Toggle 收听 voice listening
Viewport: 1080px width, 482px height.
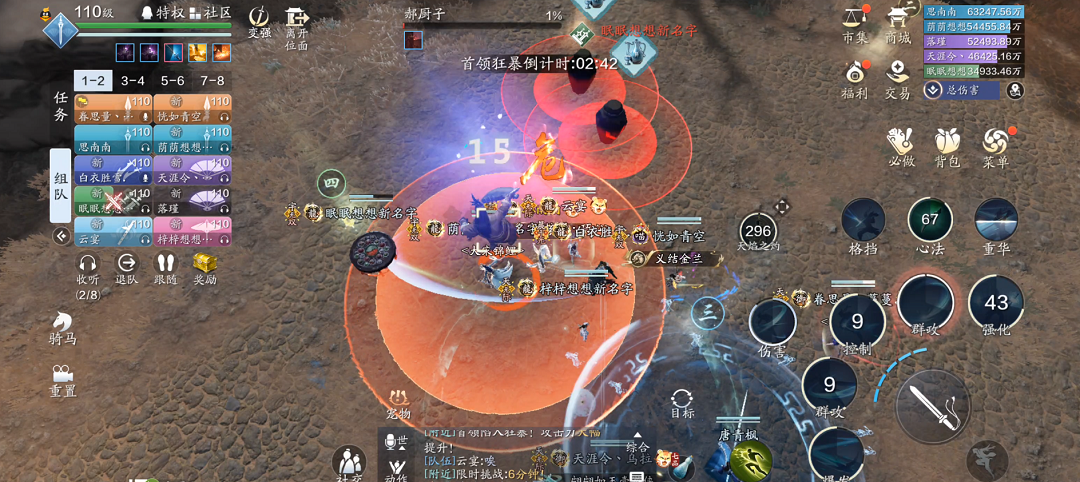[88, 268]
